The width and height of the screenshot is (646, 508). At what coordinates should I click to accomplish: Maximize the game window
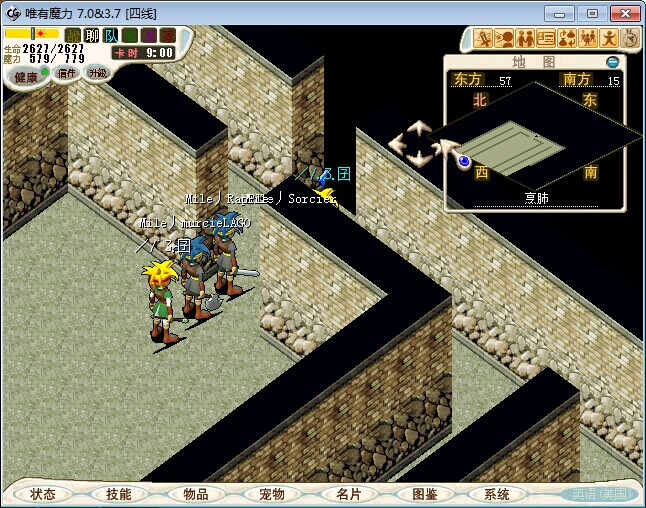click(592, 13)
